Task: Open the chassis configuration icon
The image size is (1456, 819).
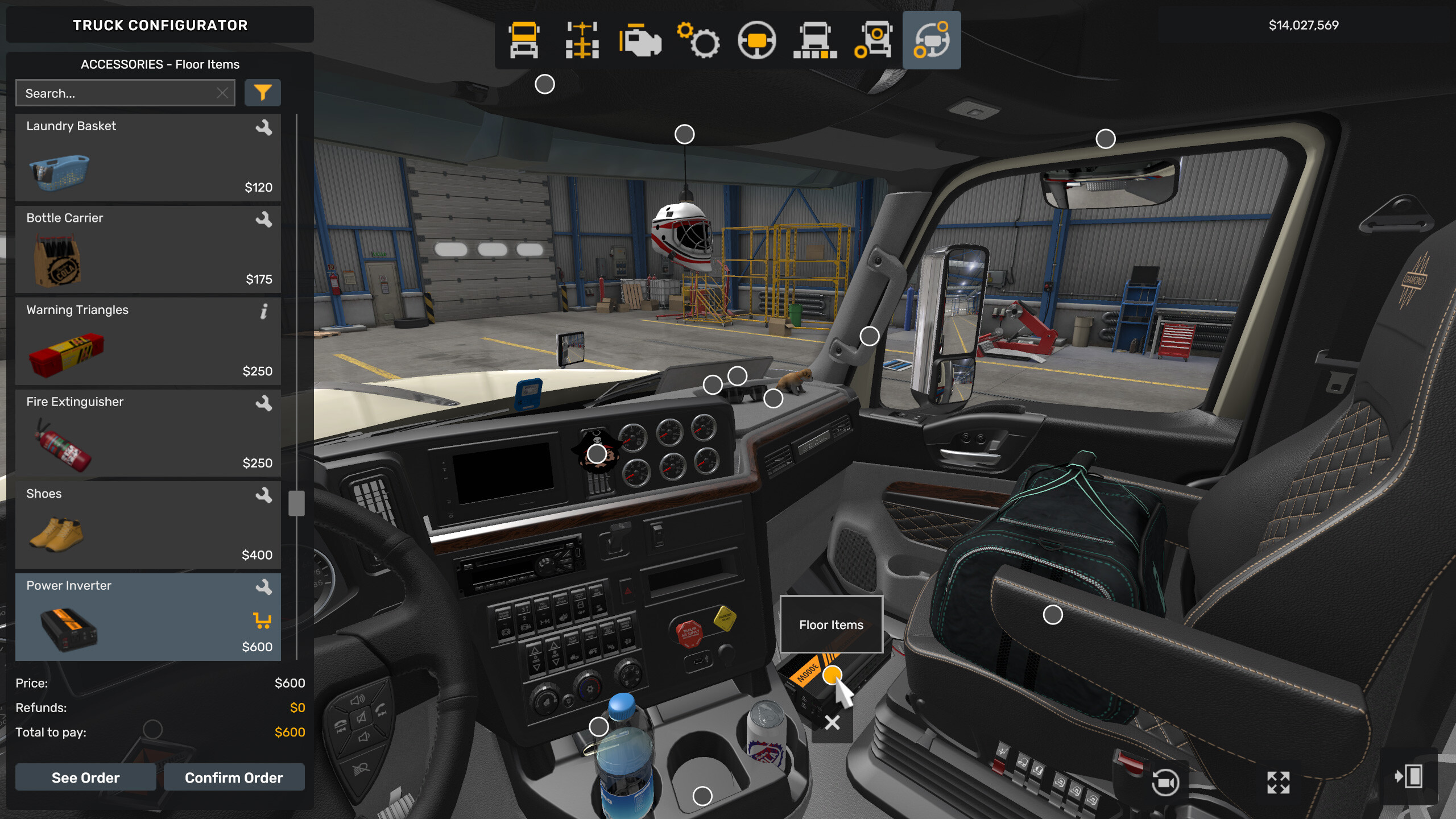Action: point(581,40)
